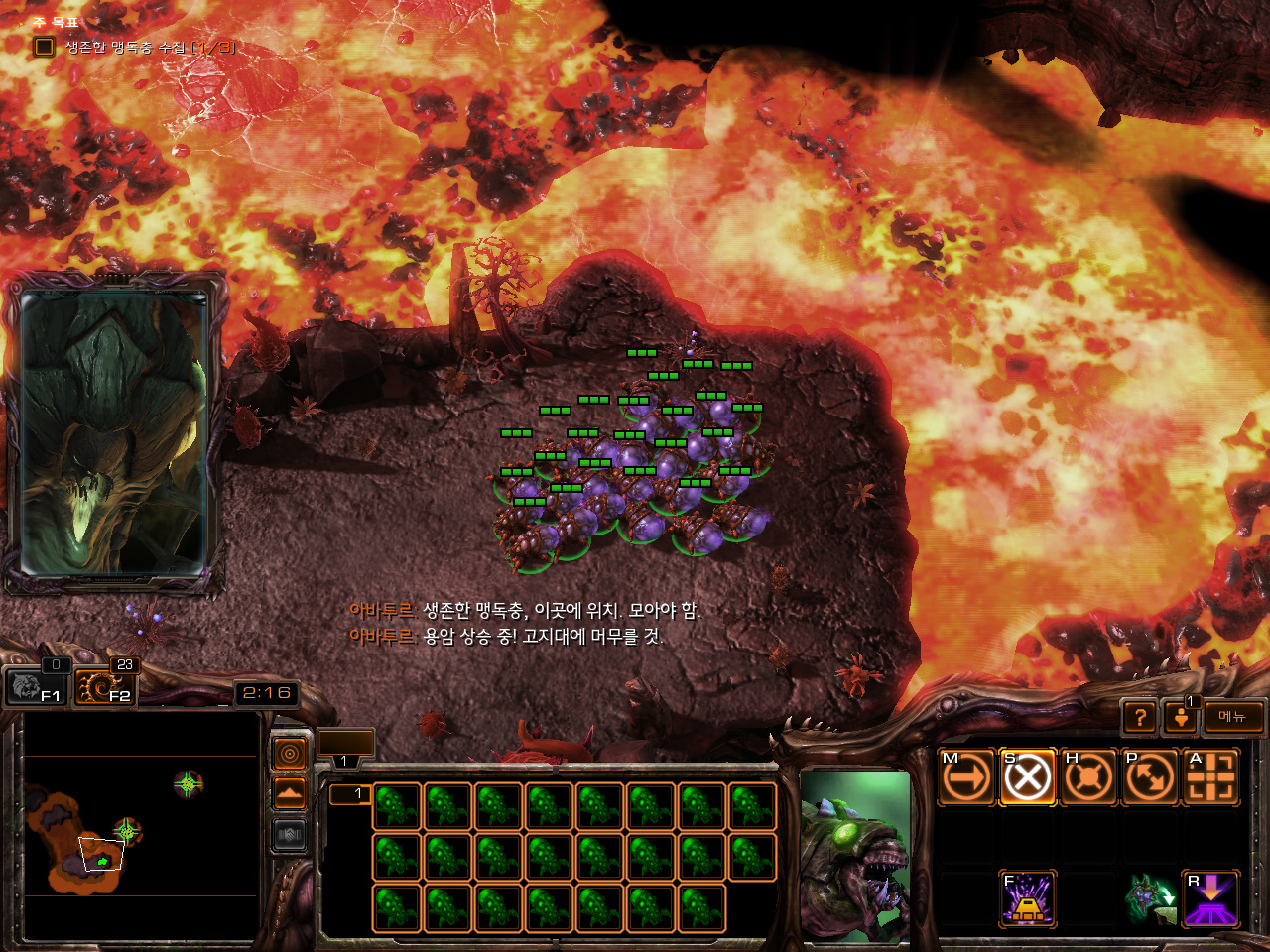Trigger the minimap ping button
This screenshot has width=1270, height=952.
290,755
